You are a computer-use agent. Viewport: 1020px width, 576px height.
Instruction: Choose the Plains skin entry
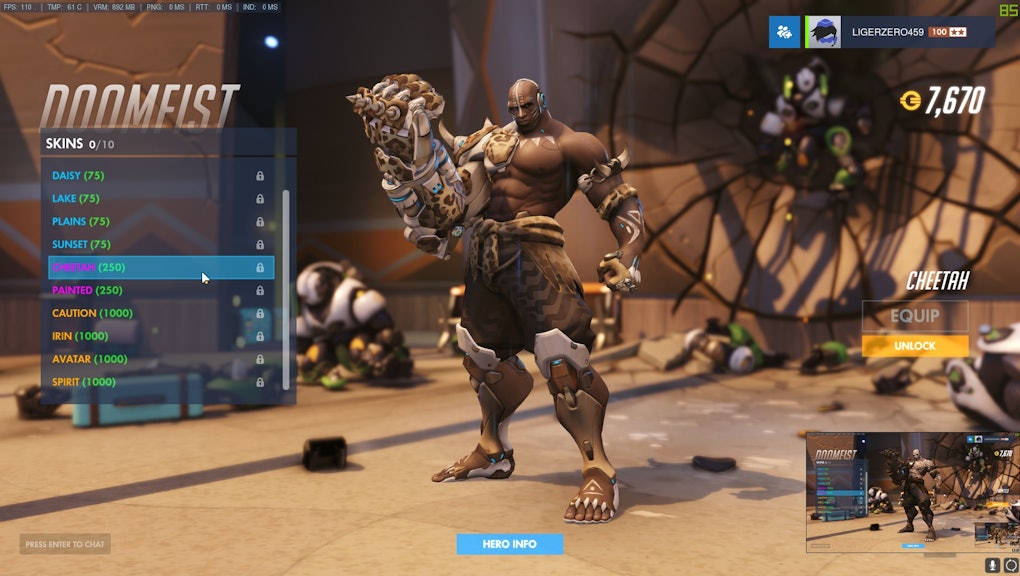tap(81, 222)
